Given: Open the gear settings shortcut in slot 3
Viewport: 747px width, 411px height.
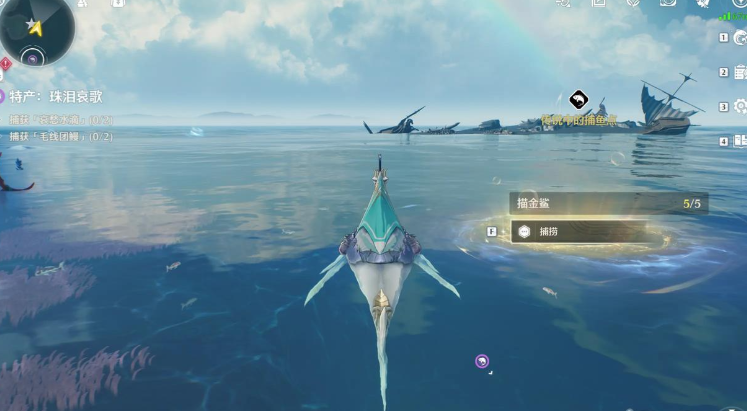Looking at the screenshot, I should coord(740,106).
